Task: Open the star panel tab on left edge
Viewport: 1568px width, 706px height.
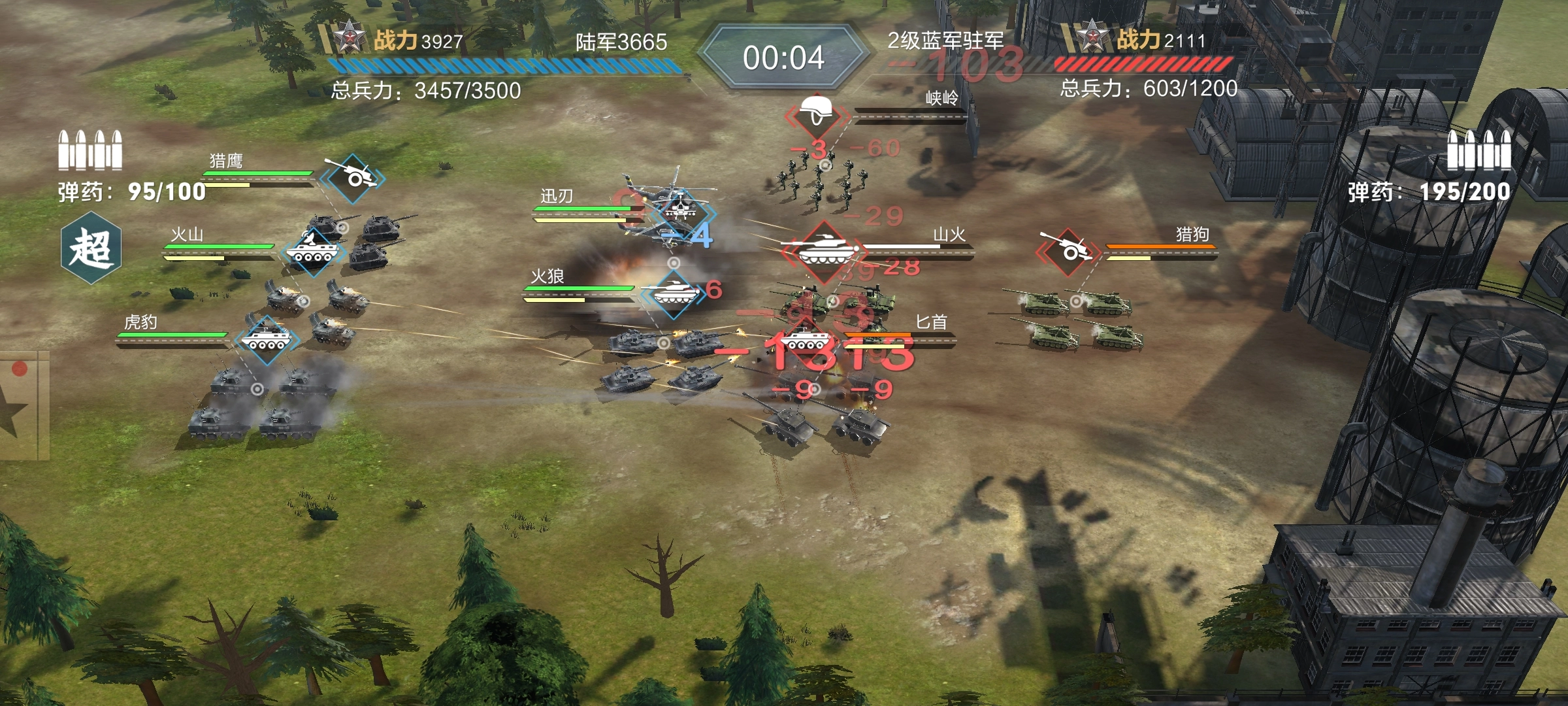Action: (x=20, y=407)
